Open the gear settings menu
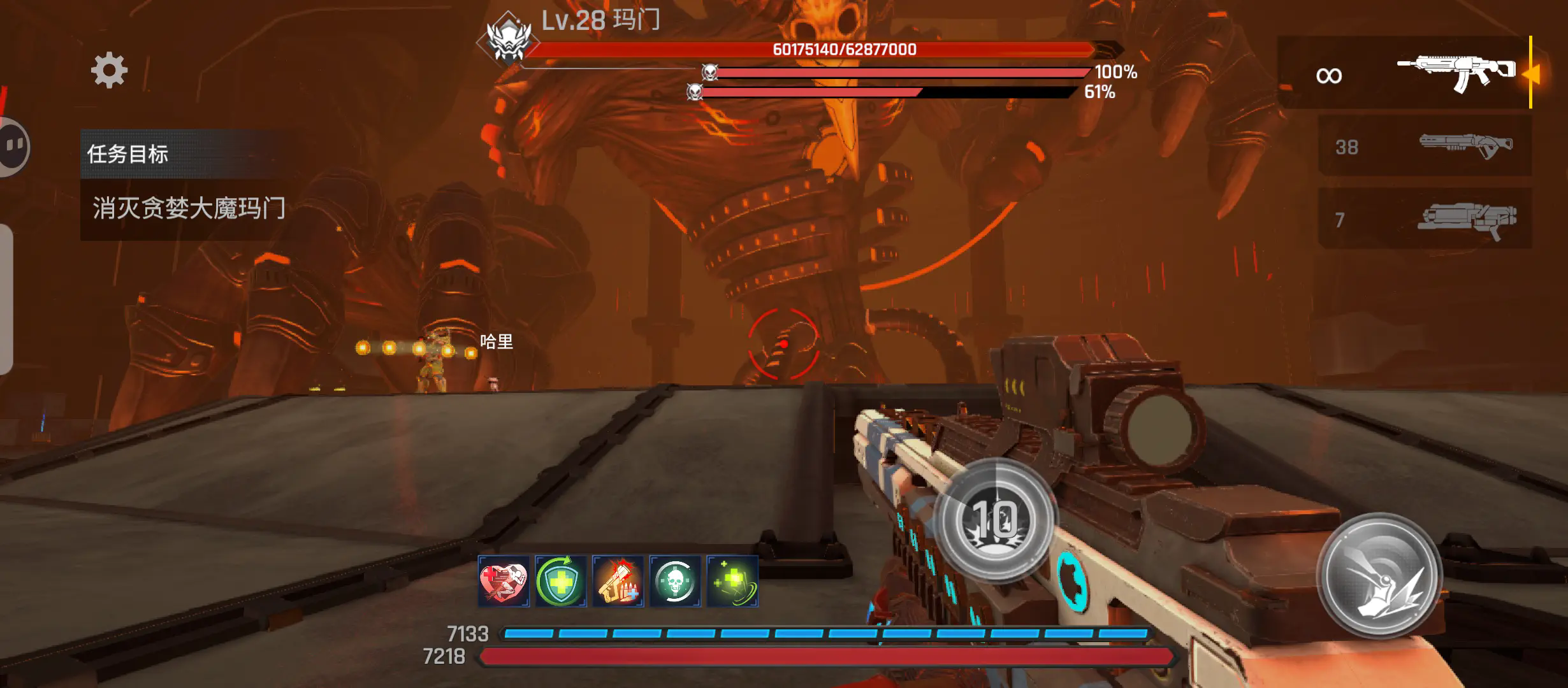The height and width of the screenshot is (688, 1568). point(109,70)
